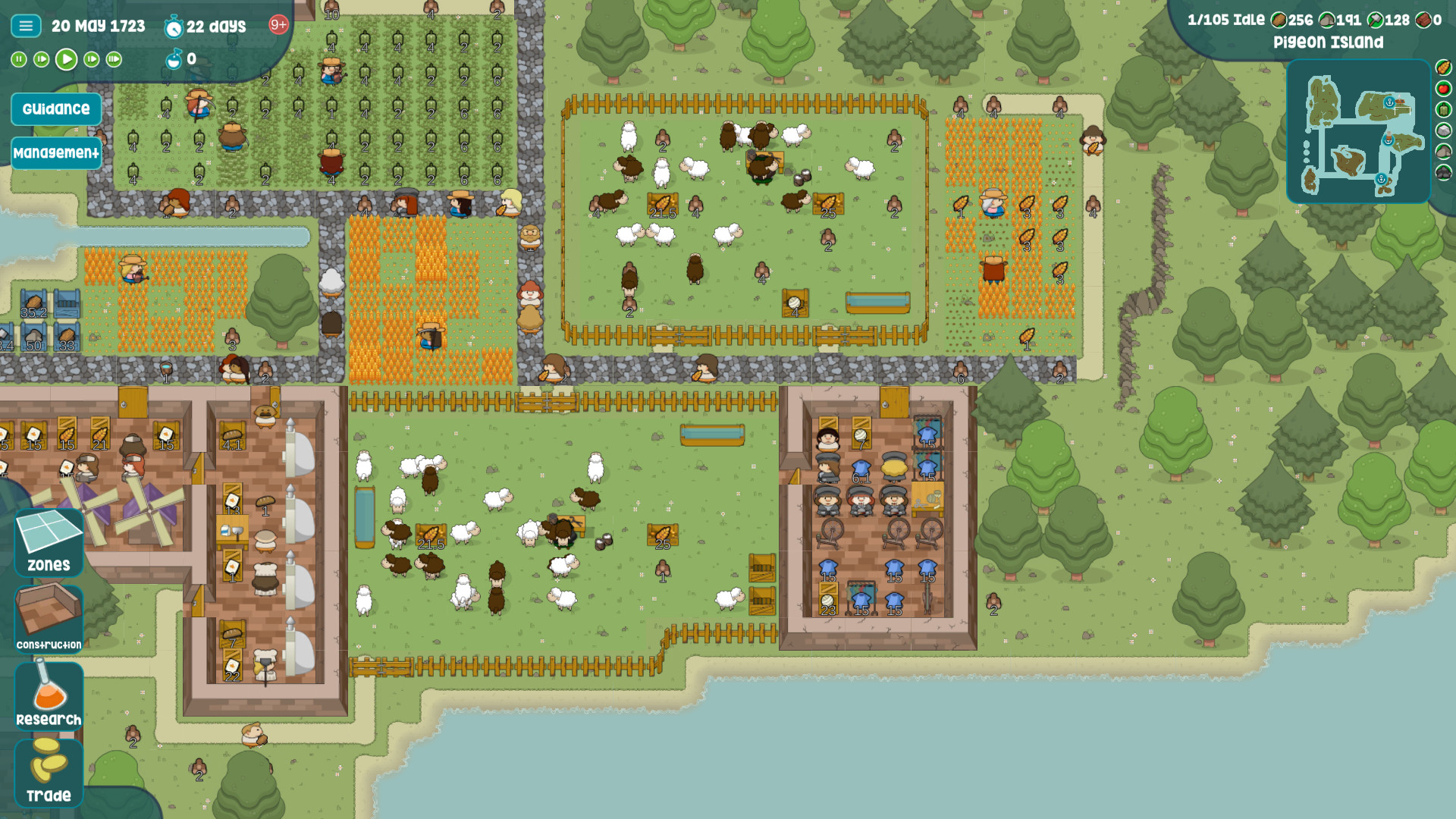Click the stone resource counter icon
The image size is (1456, 819).
tap(1327, 20)
